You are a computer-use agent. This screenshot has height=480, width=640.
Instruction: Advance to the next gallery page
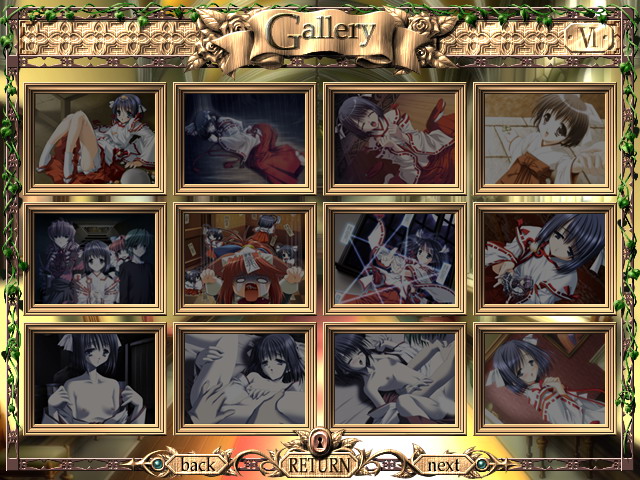[443, 464]
